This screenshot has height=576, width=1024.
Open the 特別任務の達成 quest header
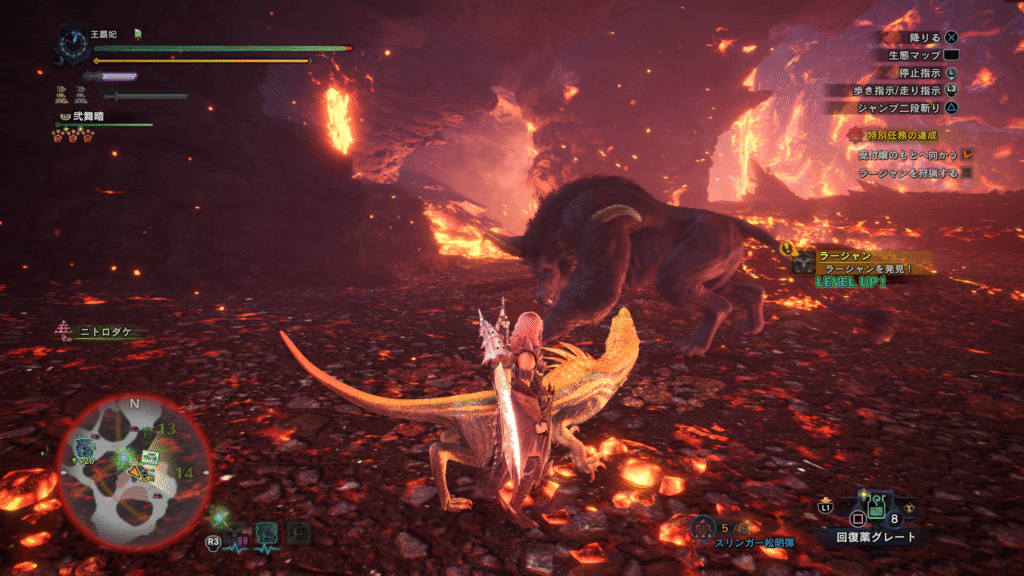pos(895,135)
